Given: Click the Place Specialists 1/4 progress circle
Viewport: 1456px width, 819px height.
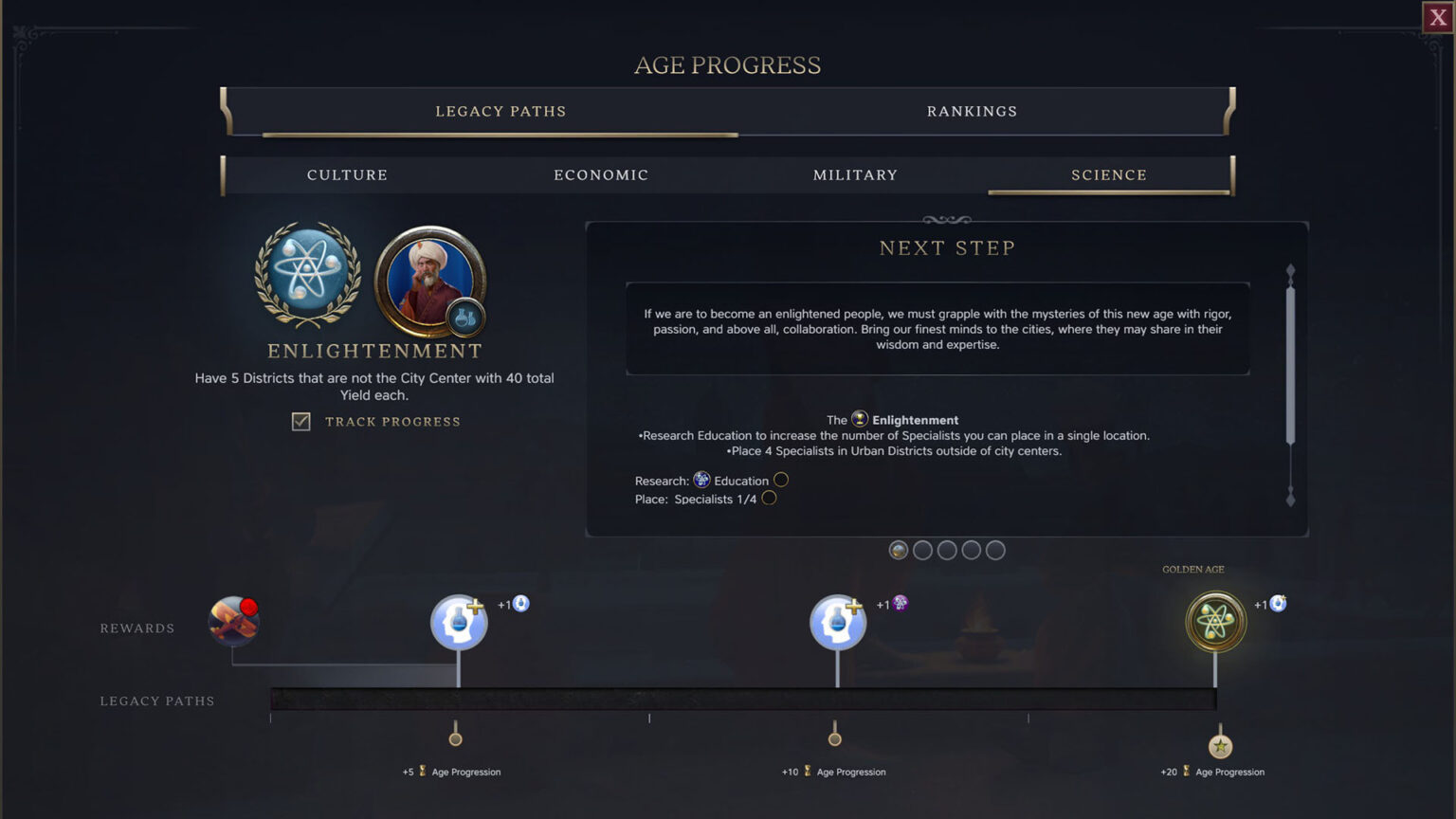Looking at the screenshot, I should 769,498.
